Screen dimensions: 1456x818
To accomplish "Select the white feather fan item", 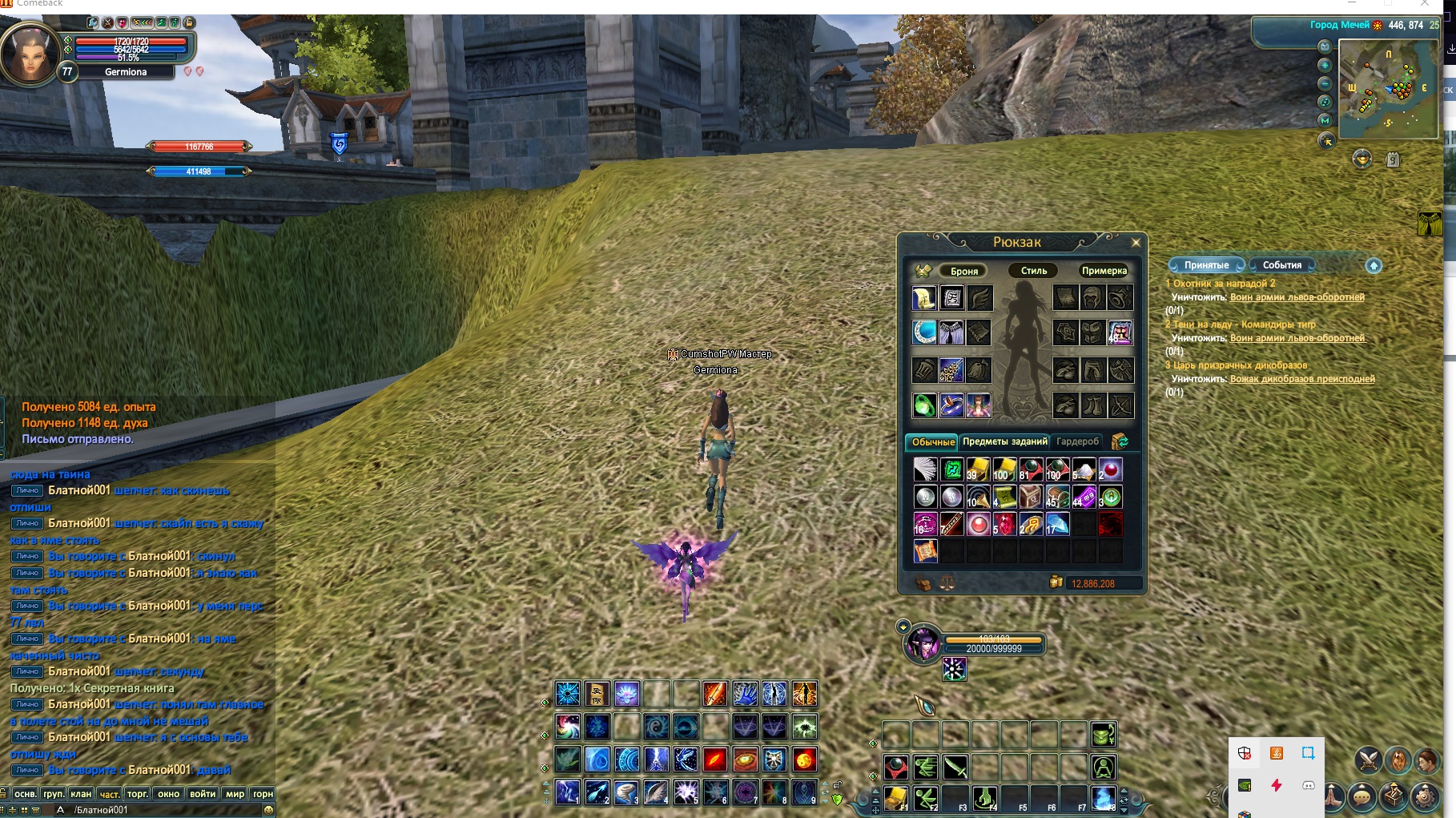I will 925,469.
